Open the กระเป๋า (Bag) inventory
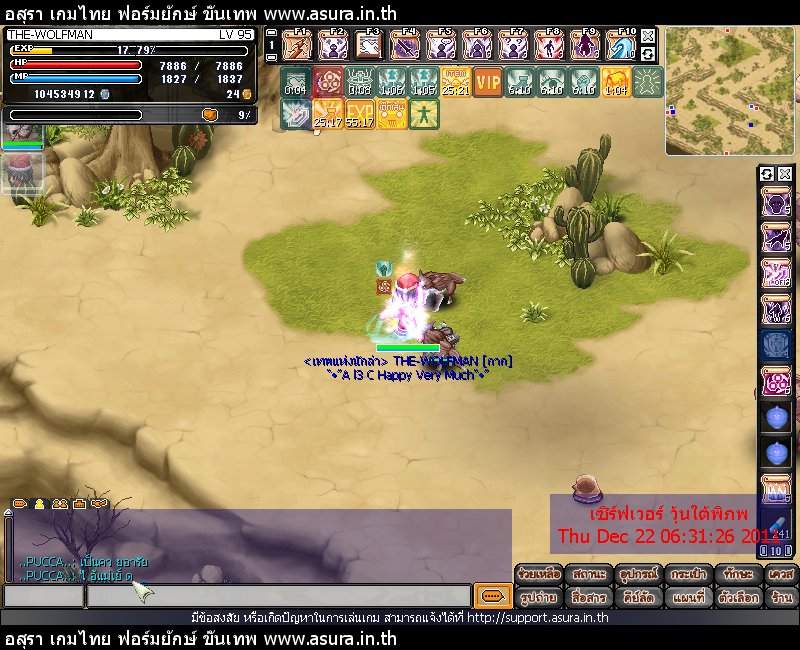Image resolution: width=800 pixels, height=650 pixels. [690, 575]
